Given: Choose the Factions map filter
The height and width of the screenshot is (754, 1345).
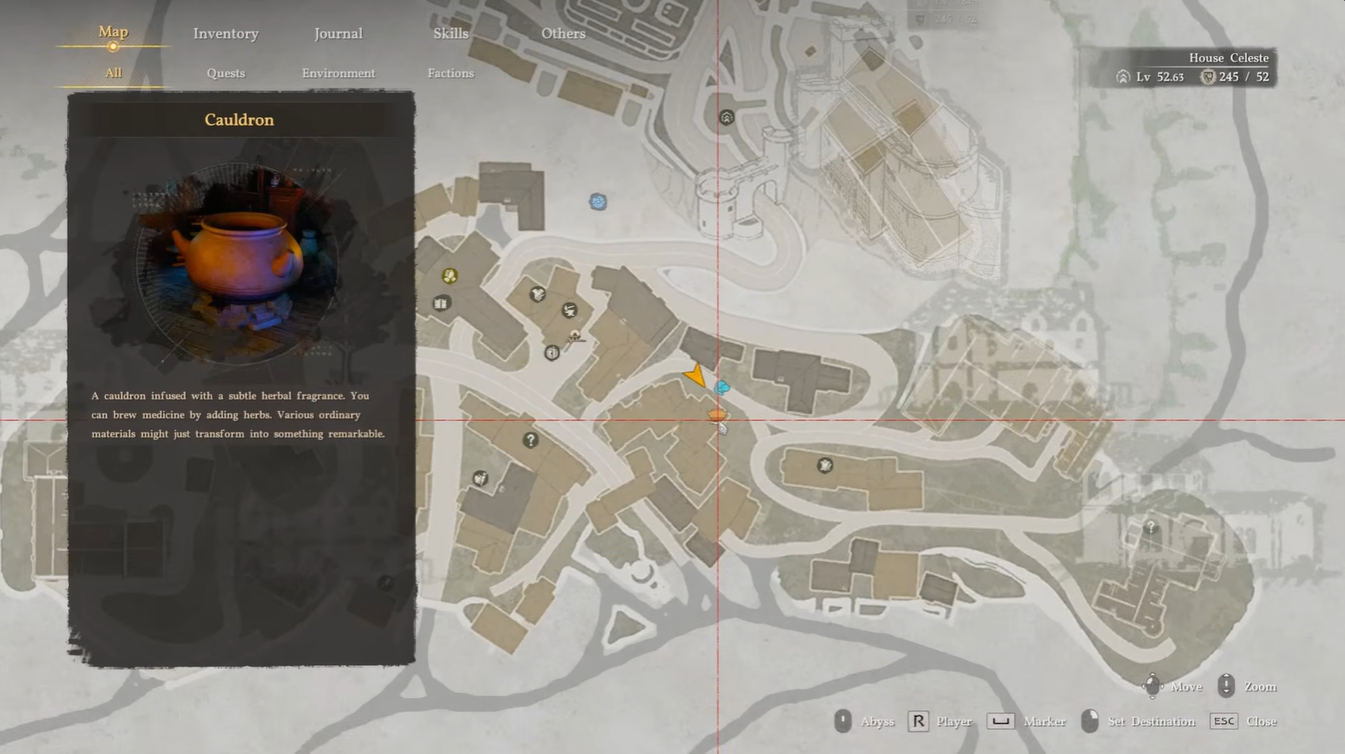Looking at the screenshot, I should [x=451, y=73].
